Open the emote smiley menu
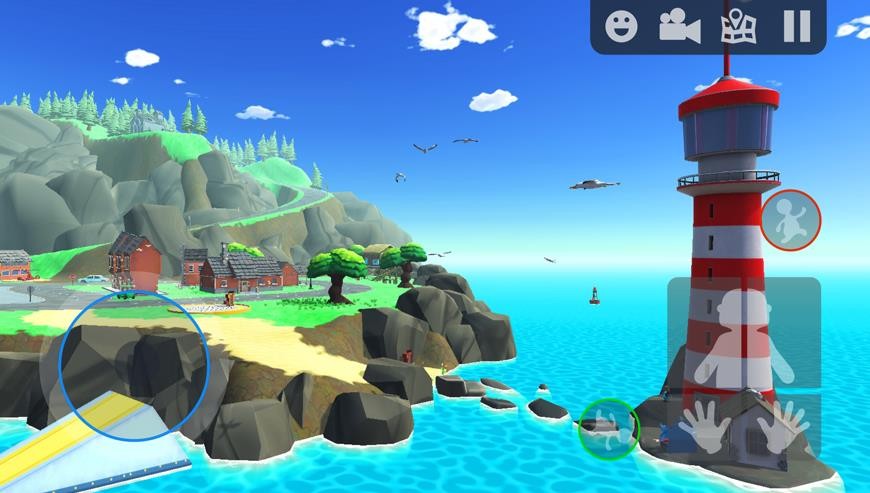 621,26
